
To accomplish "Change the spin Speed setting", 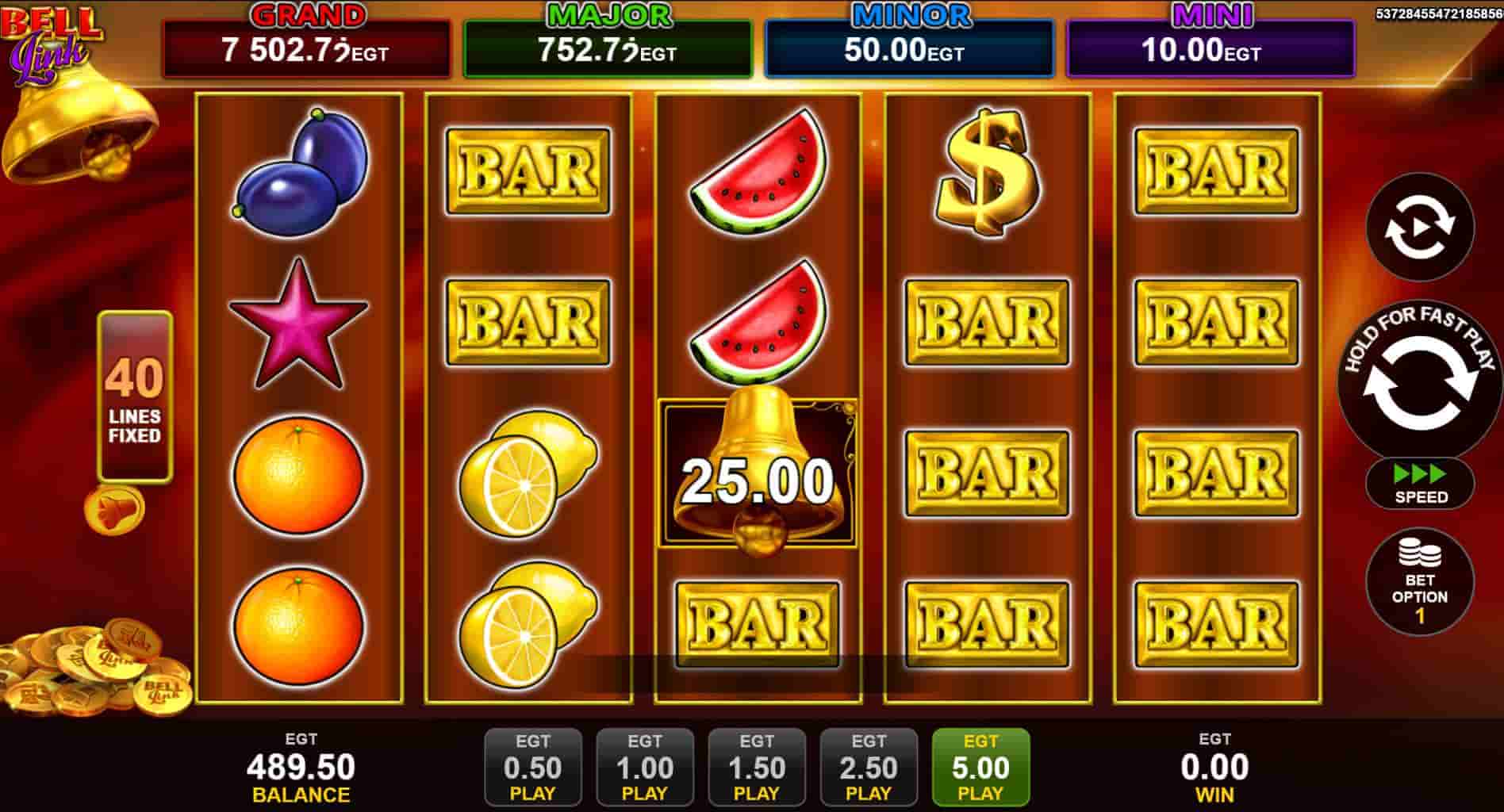I will pos(1420,484).
